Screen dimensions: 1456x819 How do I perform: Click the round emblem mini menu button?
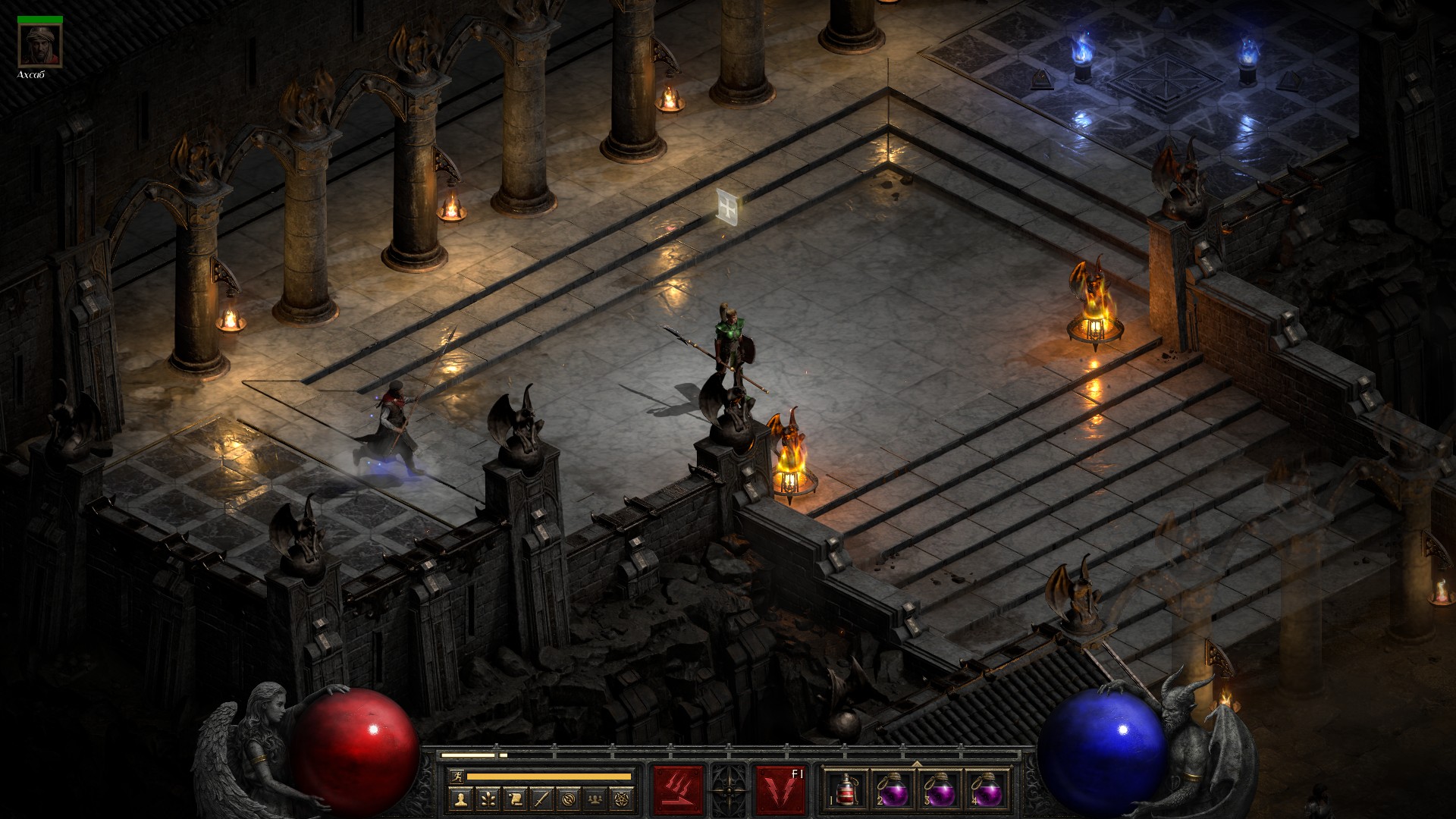tap(569, 799)
